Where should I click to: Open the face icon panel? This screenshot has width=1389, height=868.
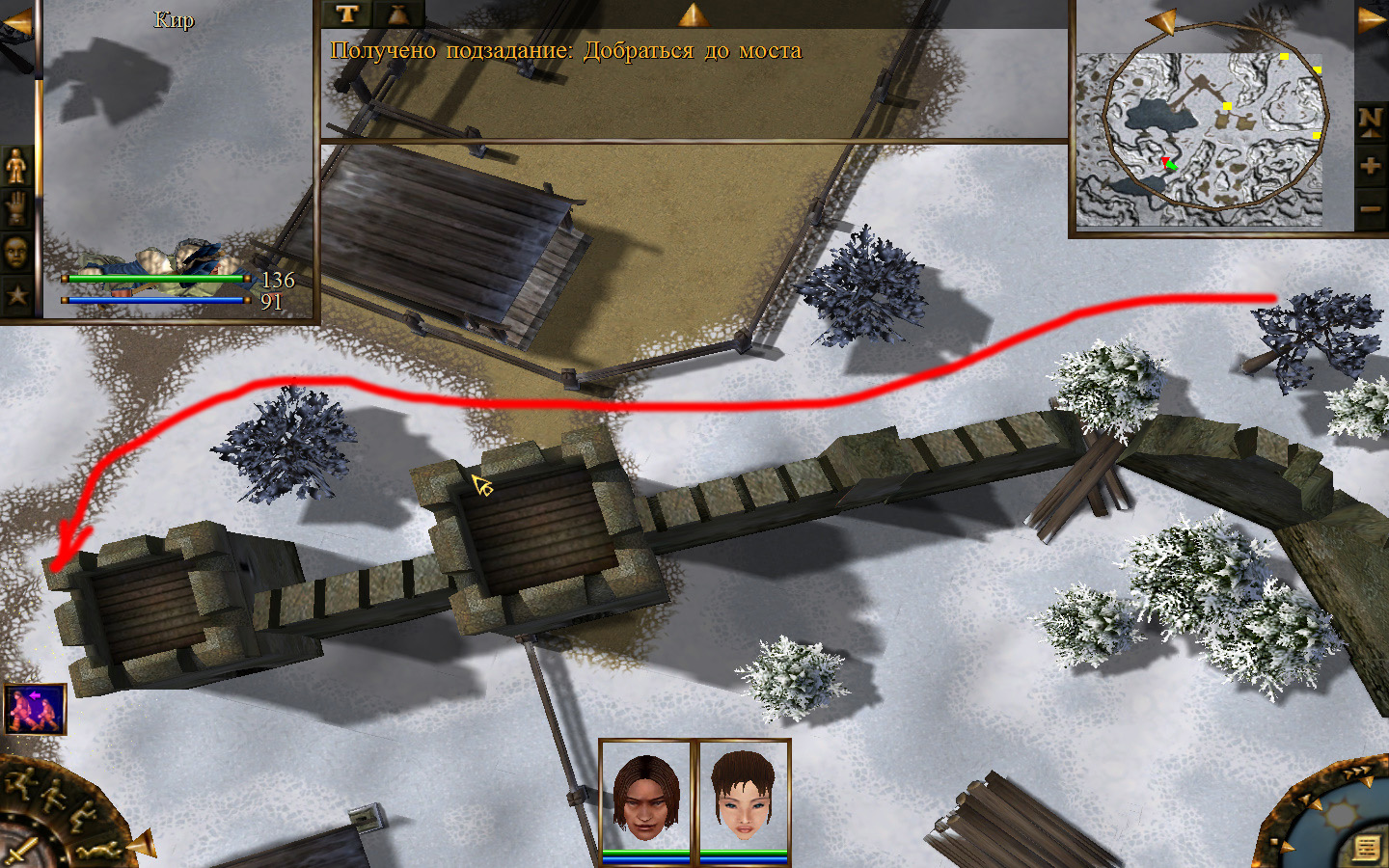tap(16, 252)
